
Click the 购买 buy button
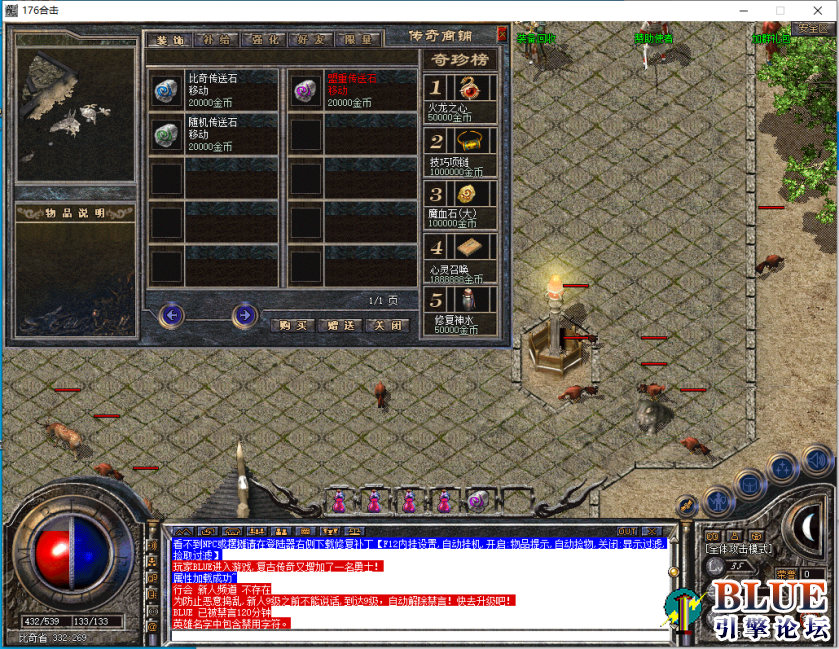point(293,325)
